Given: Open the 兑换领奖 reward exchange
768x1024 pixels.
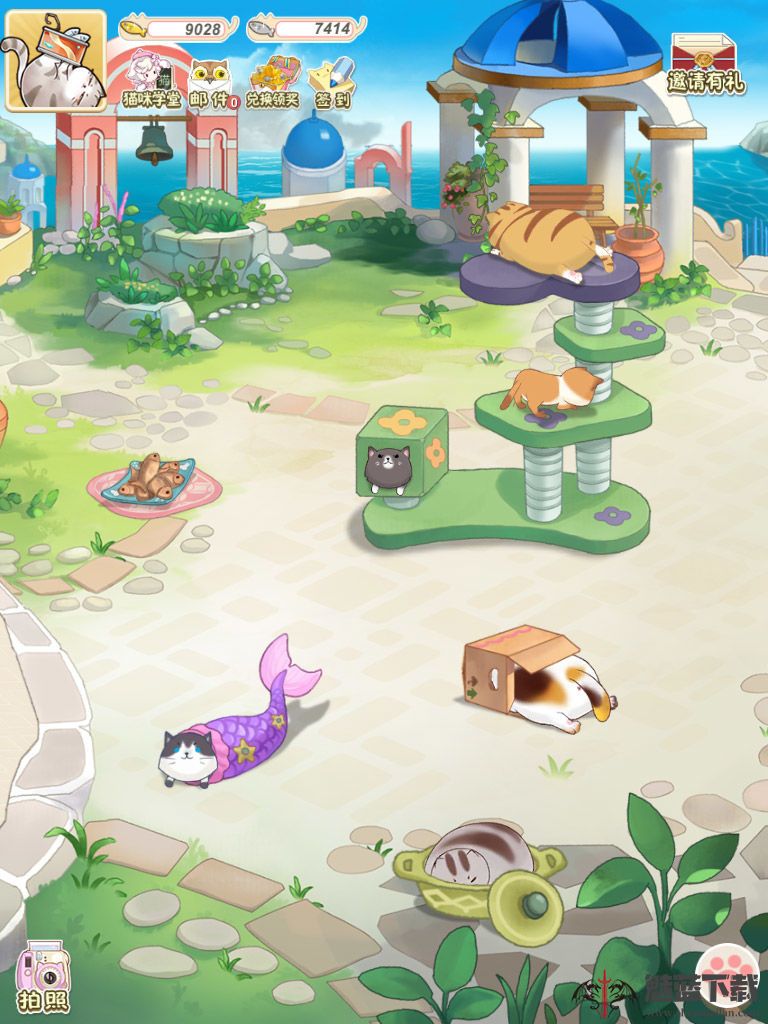Looking at the screenshot, I should click(272, 80).
